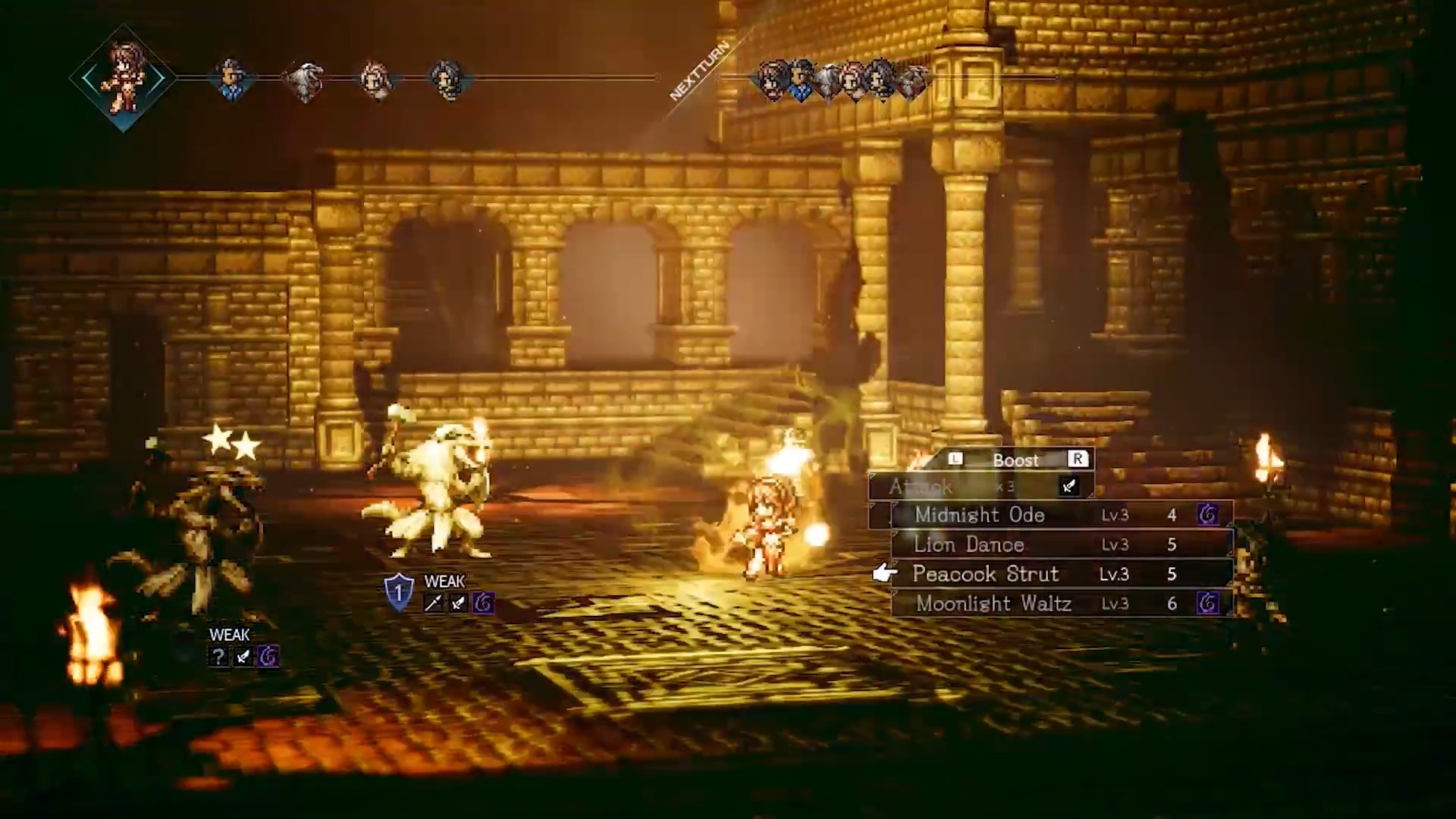Click the blue shield break counter showing 1
The height and width of the screenshot is (819, 1456).
(x=398, y=591)
